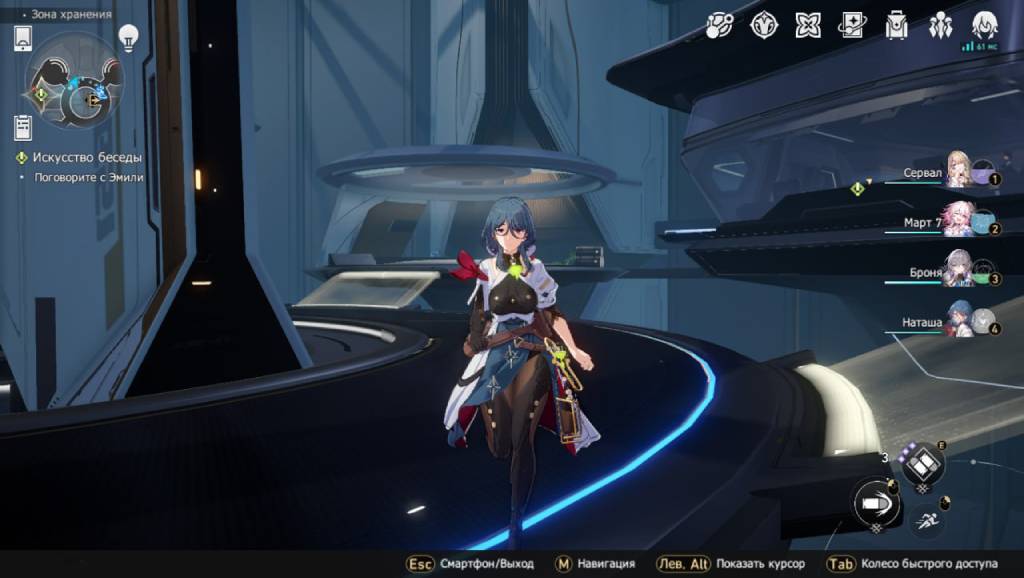Select the tracked quest Искусство беседы
1024x578 pixels.
click(86, 158)
